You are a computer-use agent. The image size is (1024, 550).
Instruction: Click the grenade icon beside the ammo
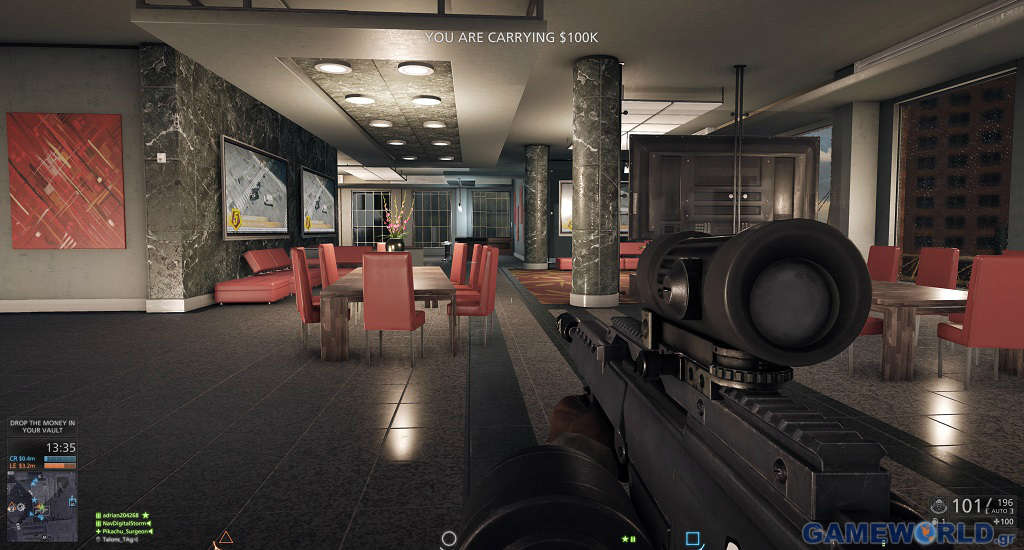click(937, 506)
